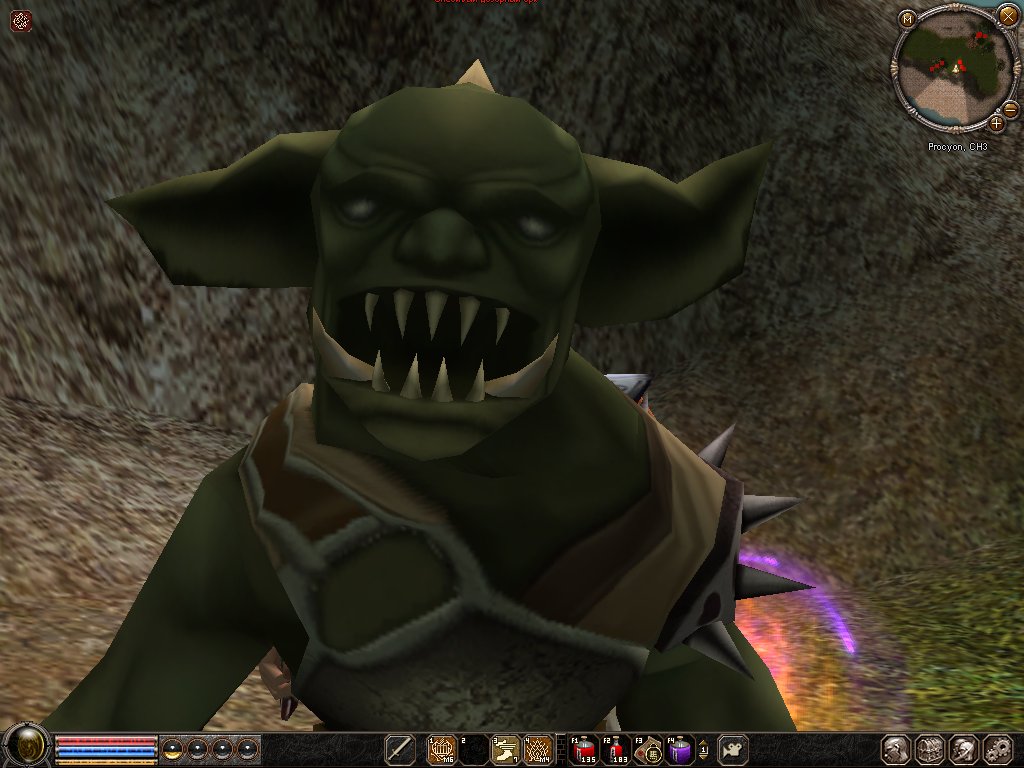Close the minimap with the X button

[1007, 16]
